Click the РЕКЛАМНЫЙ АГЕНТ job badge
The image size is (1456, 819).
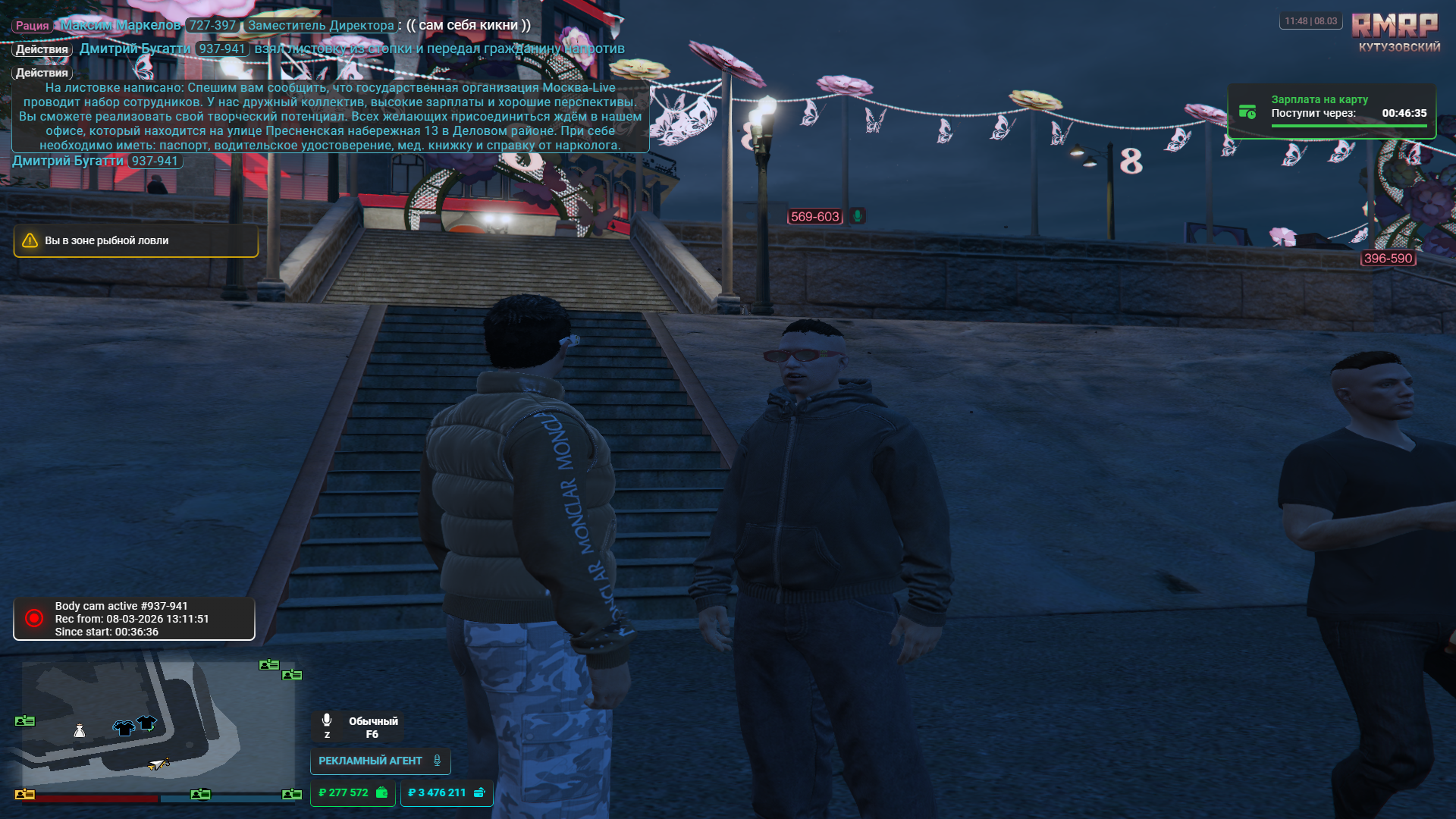[379, 761]
